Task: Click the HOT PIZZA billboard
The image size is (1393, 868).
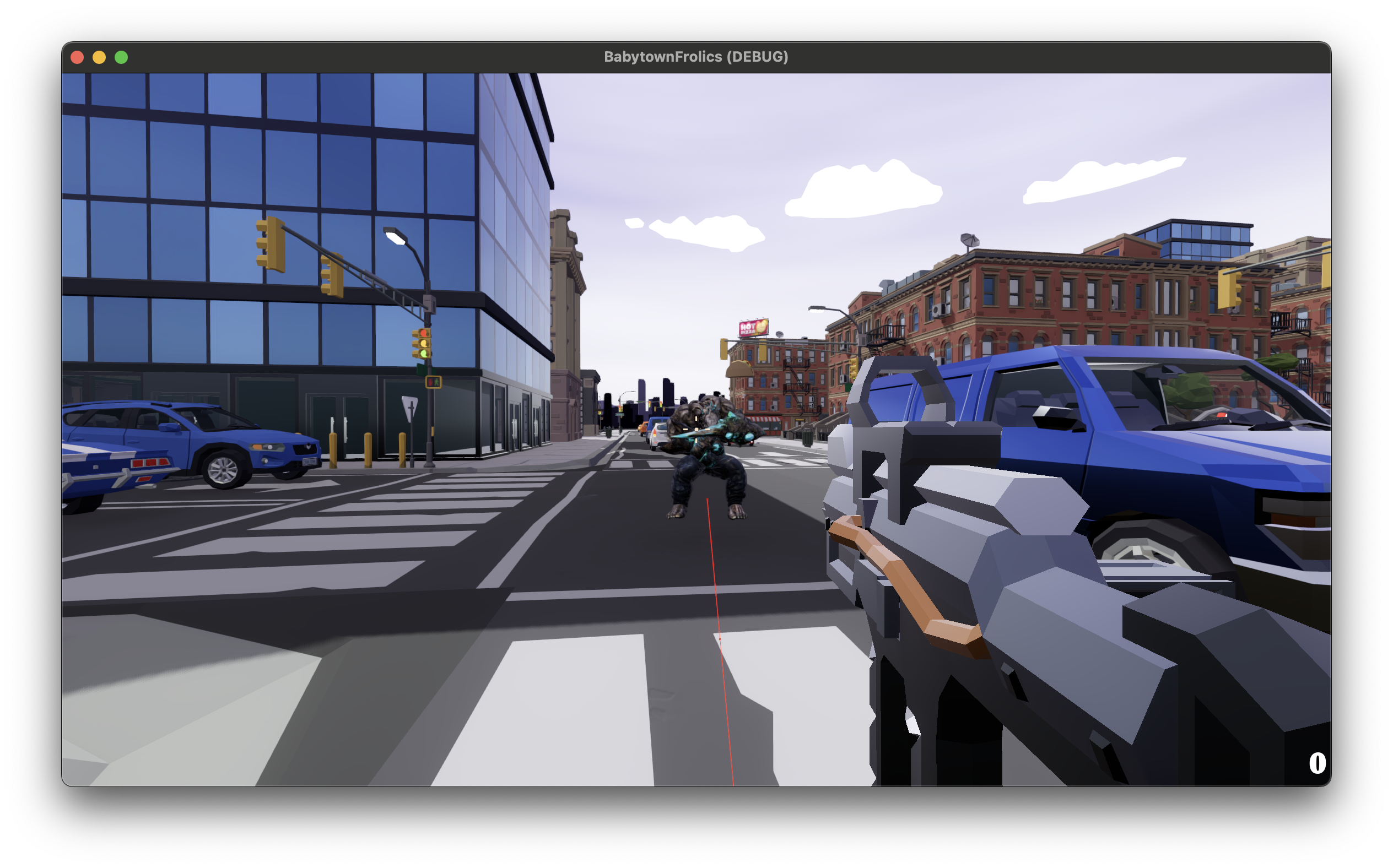Action: [x=754, y=327]
